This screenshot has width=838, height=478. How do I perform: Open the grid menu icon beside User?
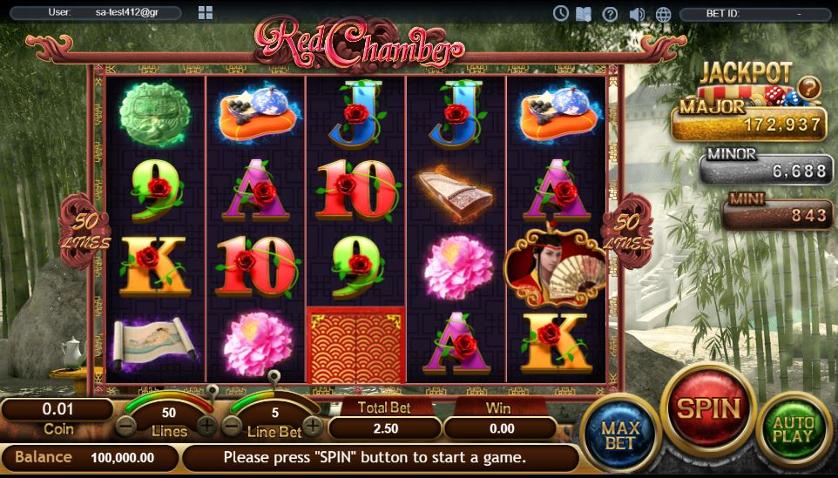pyautogui.click(x=205, y=13)
